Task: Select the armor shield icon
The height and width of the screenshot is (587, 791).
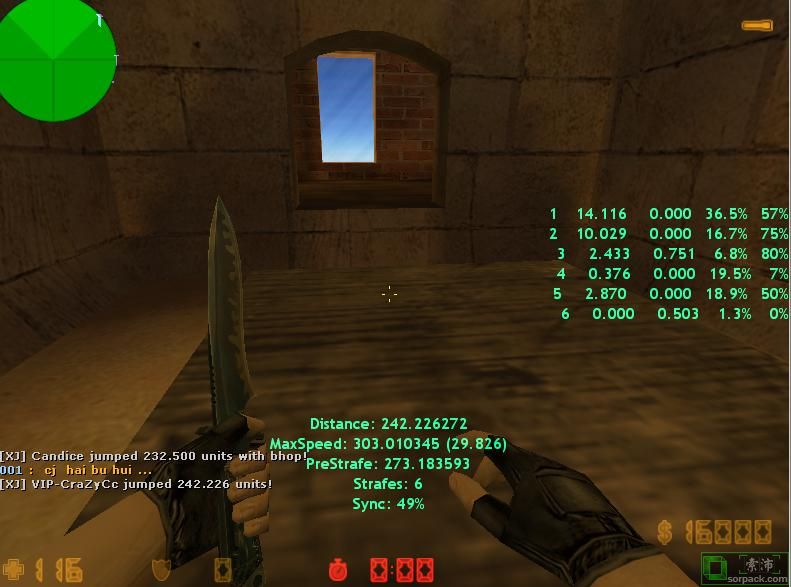Action: (x=160, y=570)
